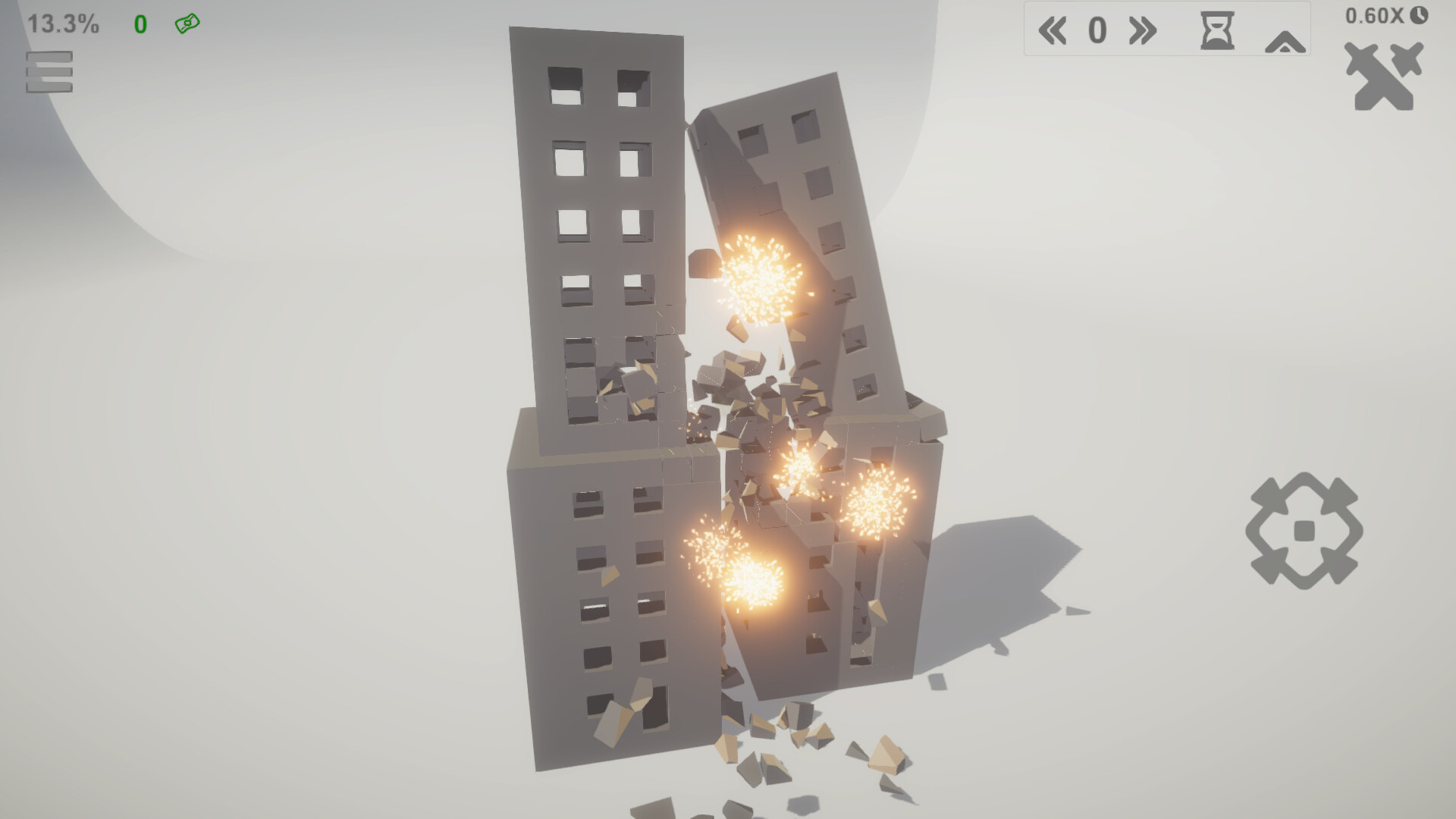Click the 13.3% destruction percentage readout
The height and width of the screenshot is (819, 1456).
click(x=62, y=22)
